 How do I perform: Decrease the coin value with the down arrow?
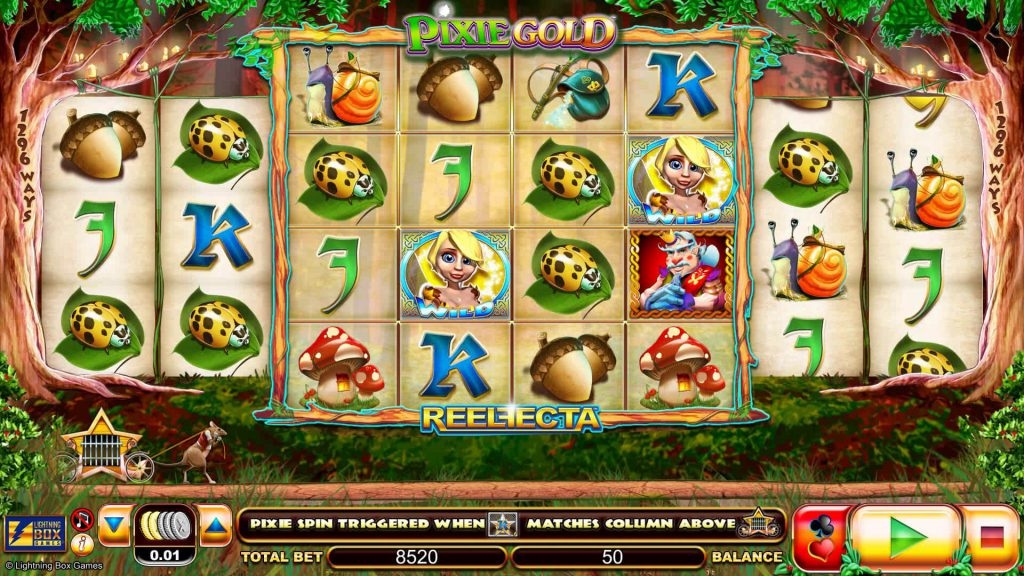114,524
